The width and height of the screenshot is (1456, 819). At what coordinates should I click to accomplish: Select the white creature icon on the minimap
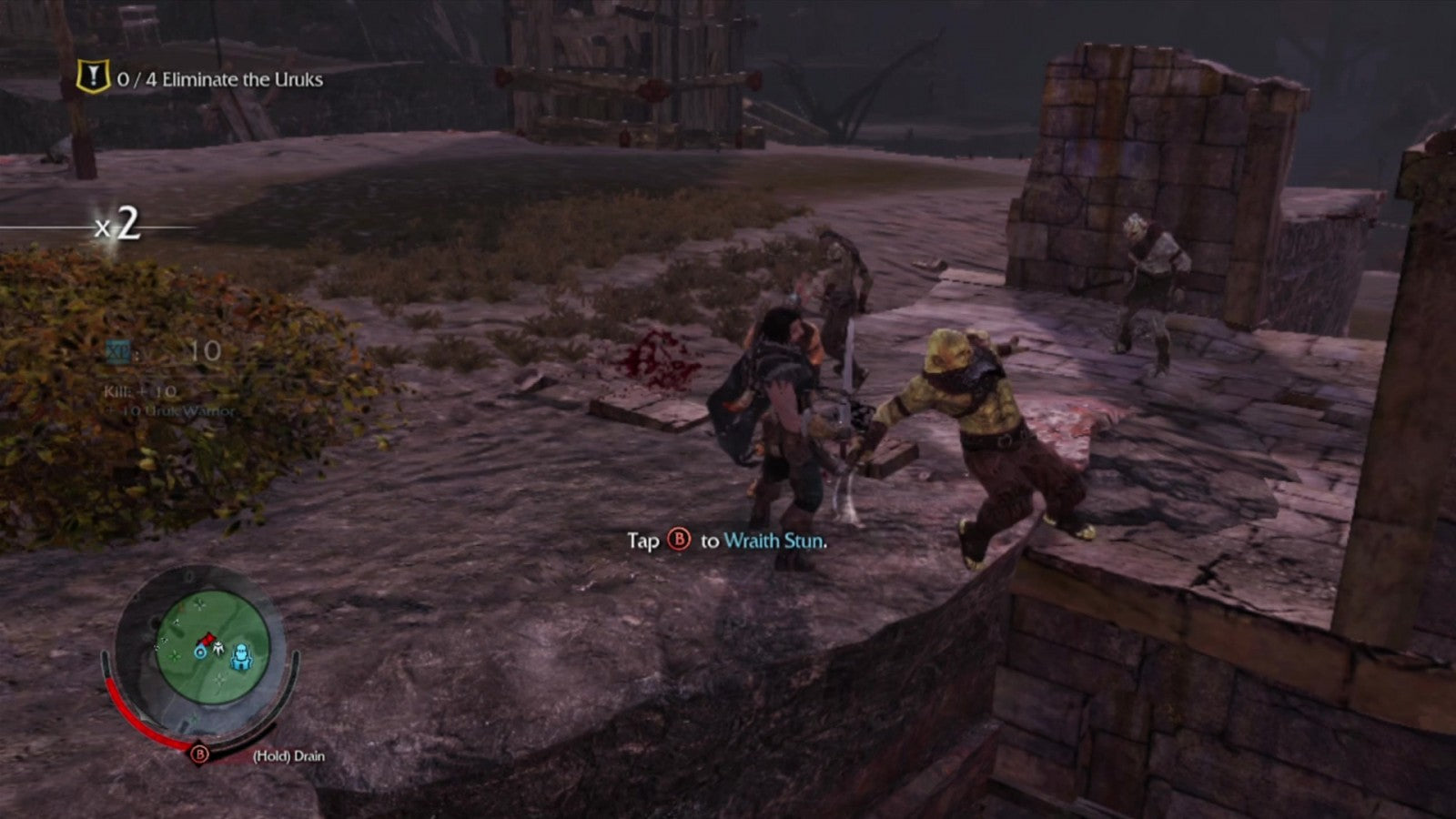[218, 648]
